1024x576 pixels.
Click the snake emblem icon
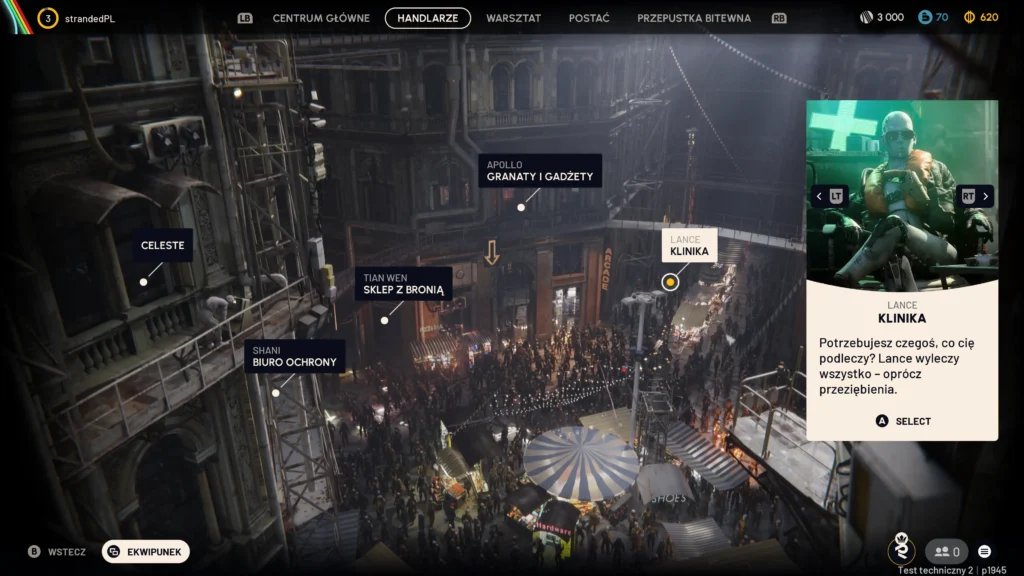pyautogui.click(x=902, y=548)
